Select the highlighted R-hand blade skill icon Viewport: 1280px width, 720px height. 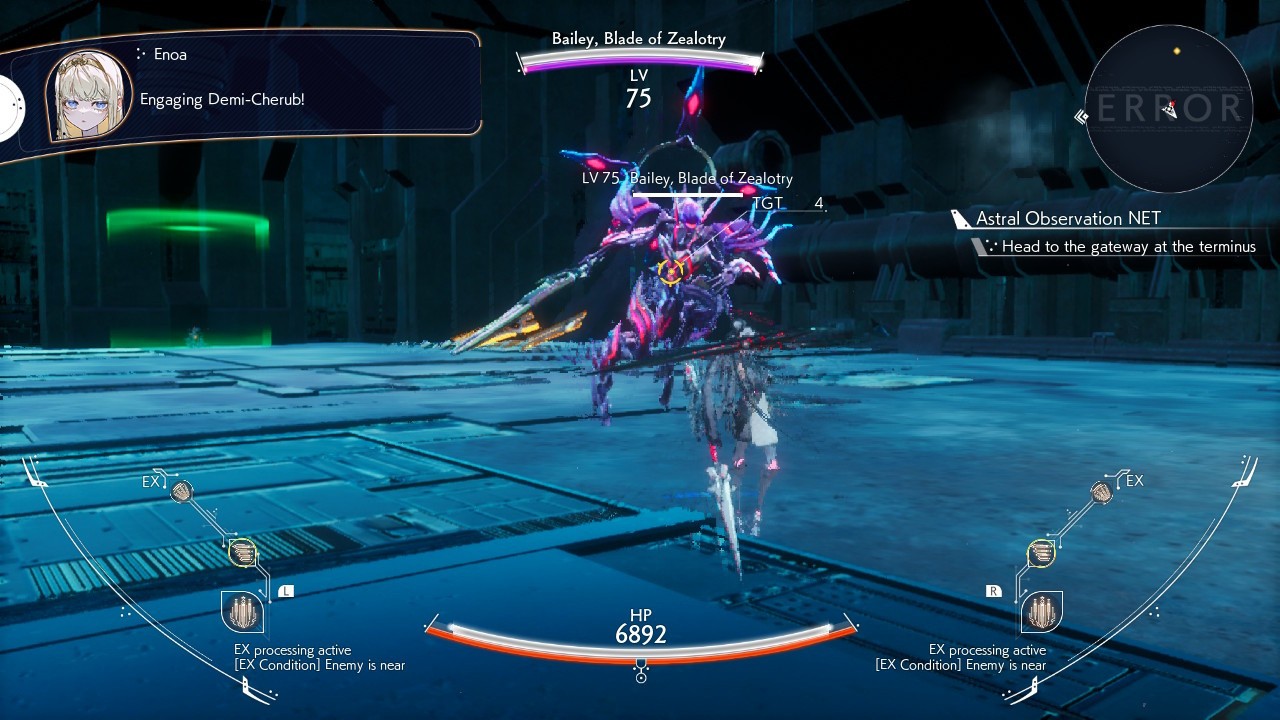click(1041, 552)
